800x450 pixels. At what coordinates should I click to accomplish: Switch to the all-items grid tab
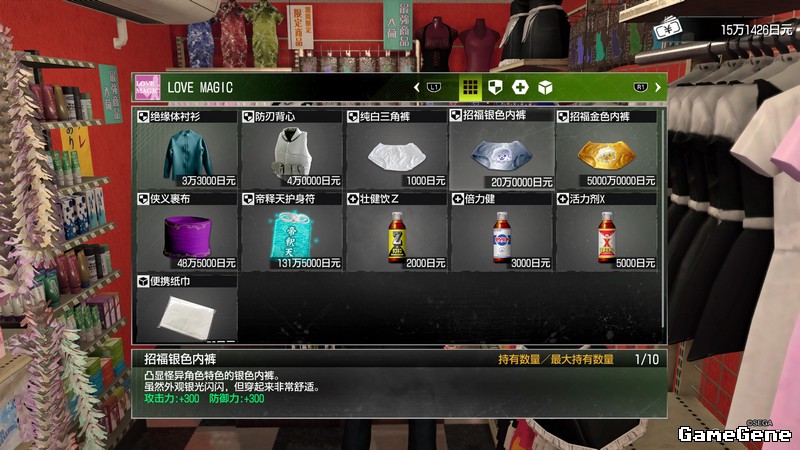point(469,87)
